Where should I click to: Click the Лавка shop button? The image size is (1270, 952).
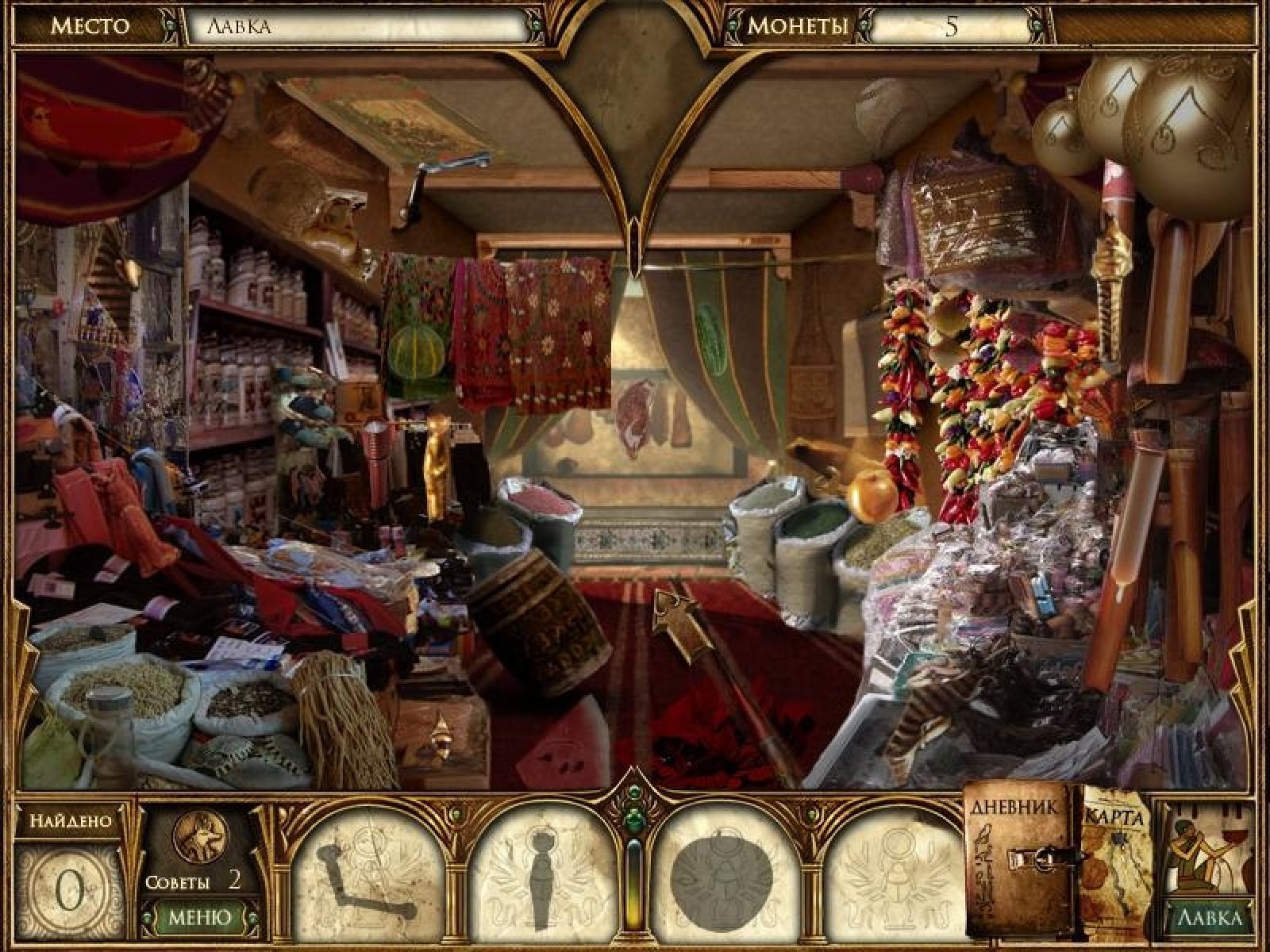click(1208, 918)
